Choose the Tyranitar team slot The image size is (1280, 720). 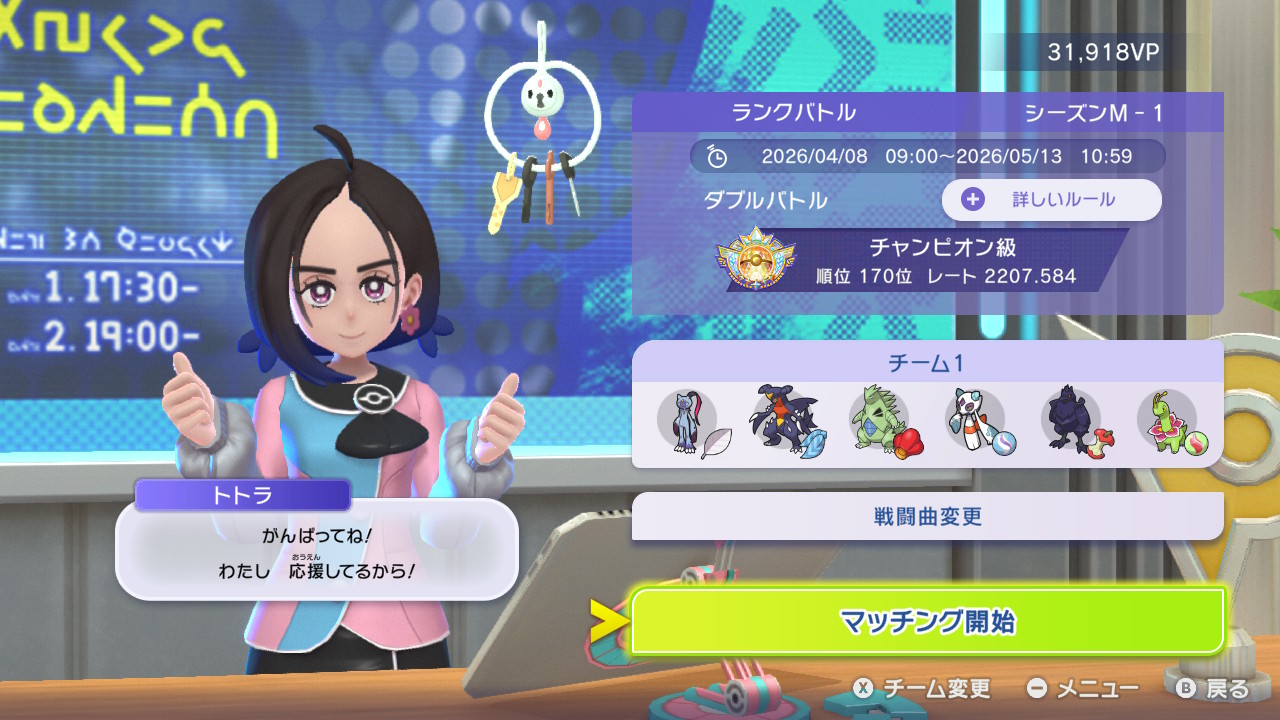click(x=880, y=420)
